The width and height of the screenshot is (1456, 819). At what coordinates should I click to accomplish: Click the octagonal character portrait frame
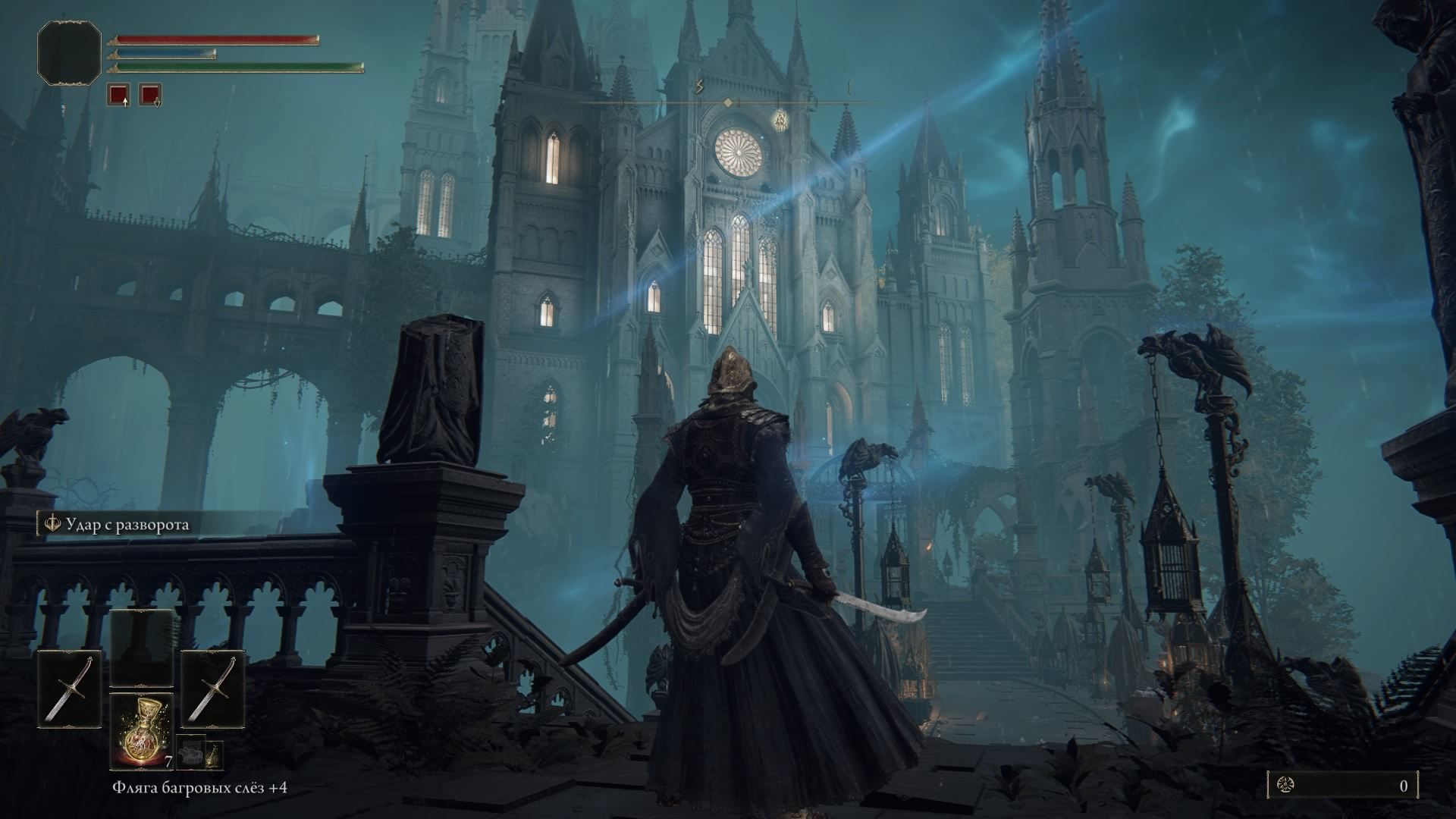pos(69,53)
